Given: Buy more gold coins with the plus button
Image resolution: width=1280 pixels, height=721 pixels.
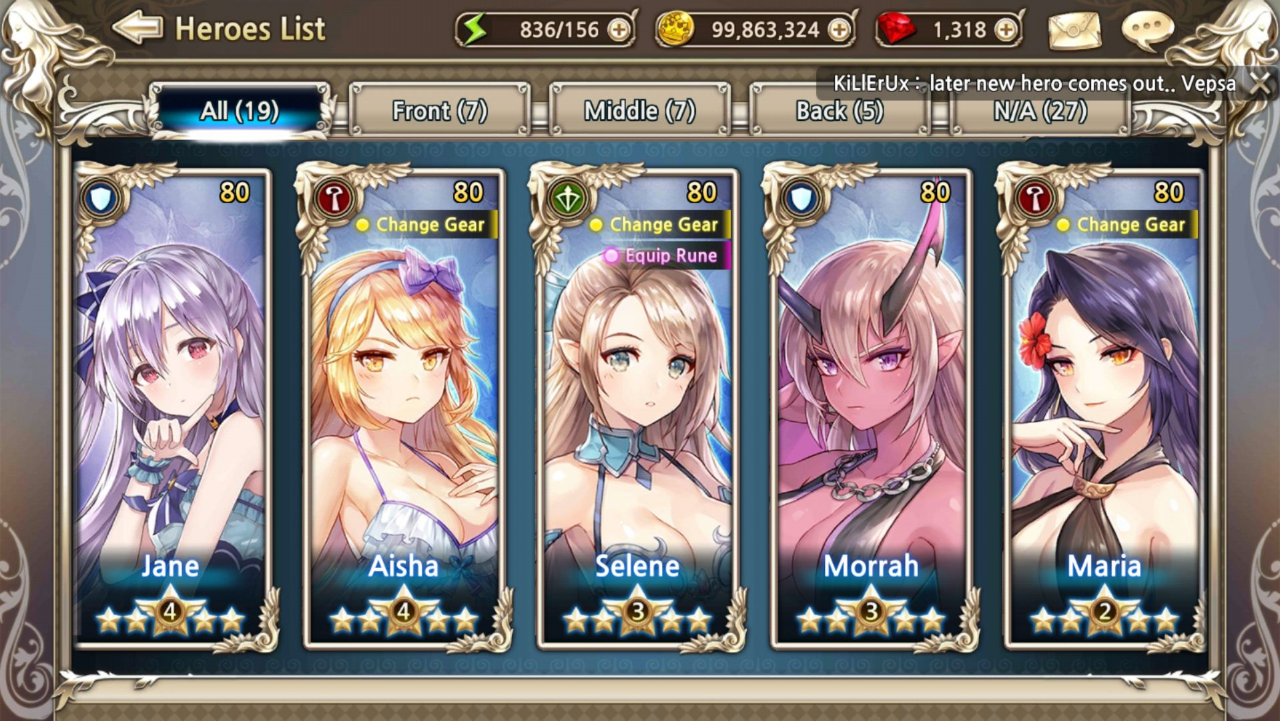Looking at the screenshot, I should [x=839, y=30].
